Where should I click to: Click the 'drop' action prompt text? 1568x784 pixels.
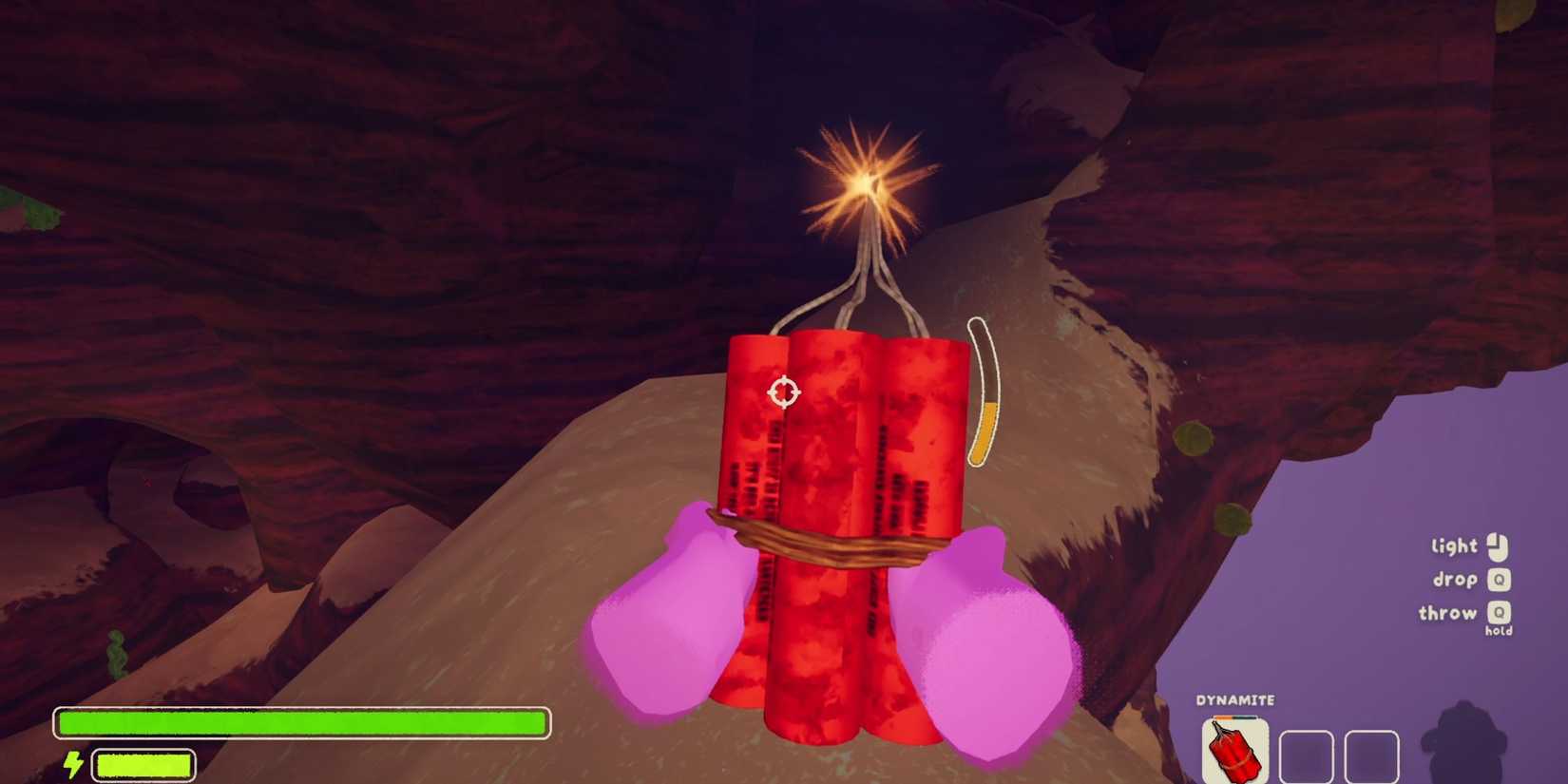point(1455,580)
